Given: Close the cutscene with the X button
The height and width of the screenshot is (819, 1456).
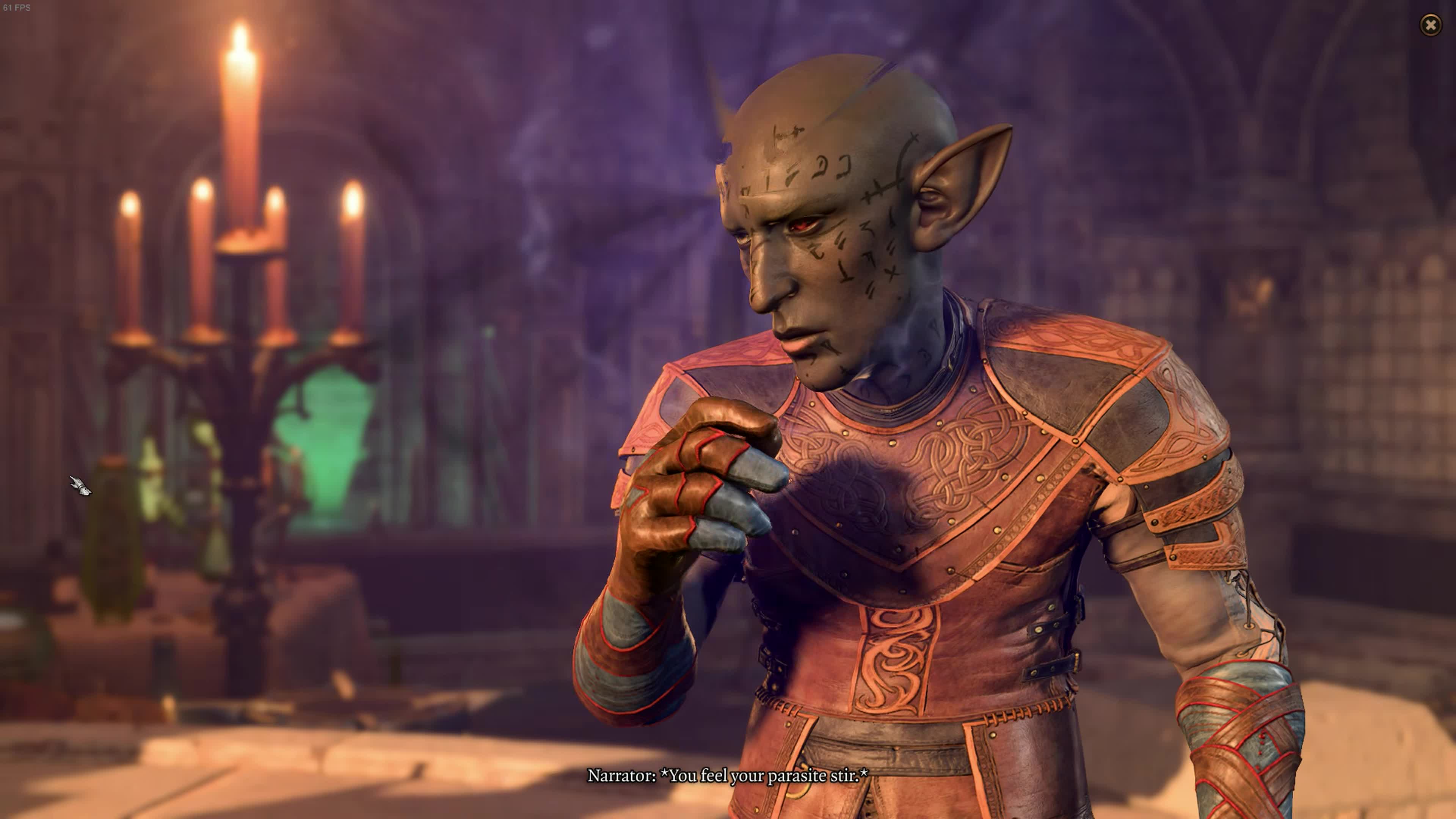Looking at the screenshot, I should (x=1431, y=25).
